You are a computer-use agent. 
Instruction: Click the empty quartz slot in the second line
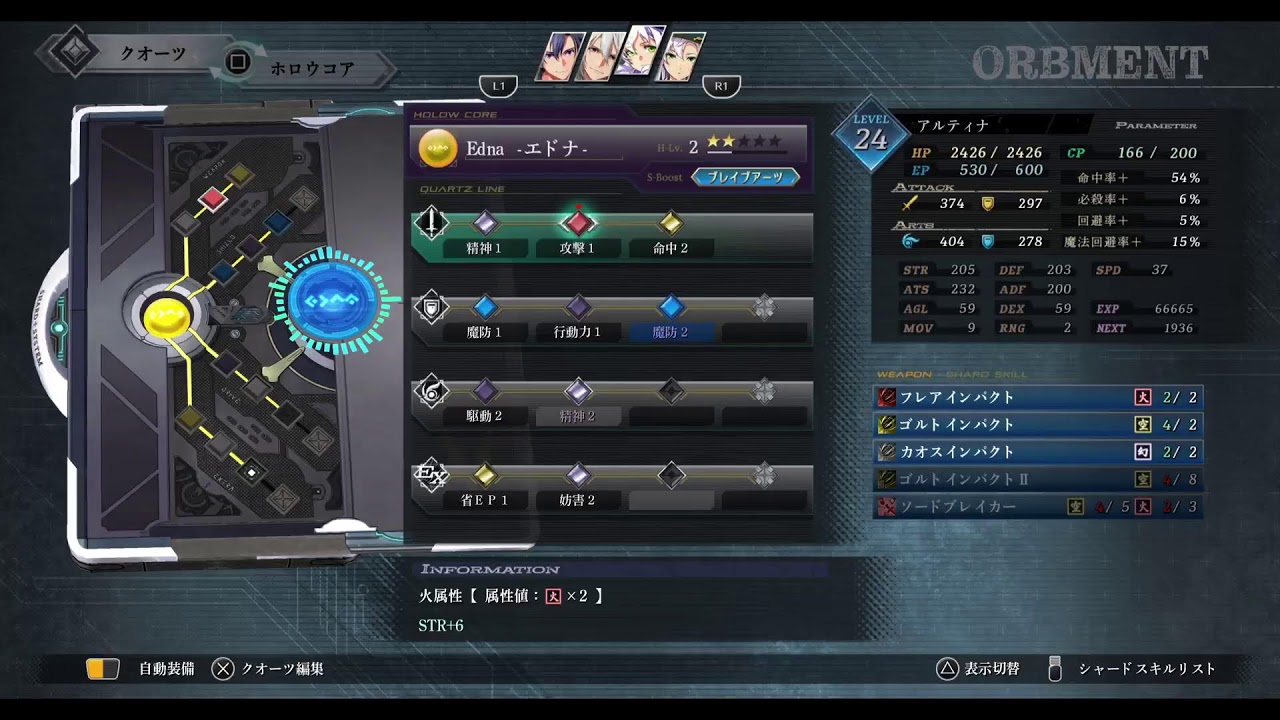(x=764, y=309)
